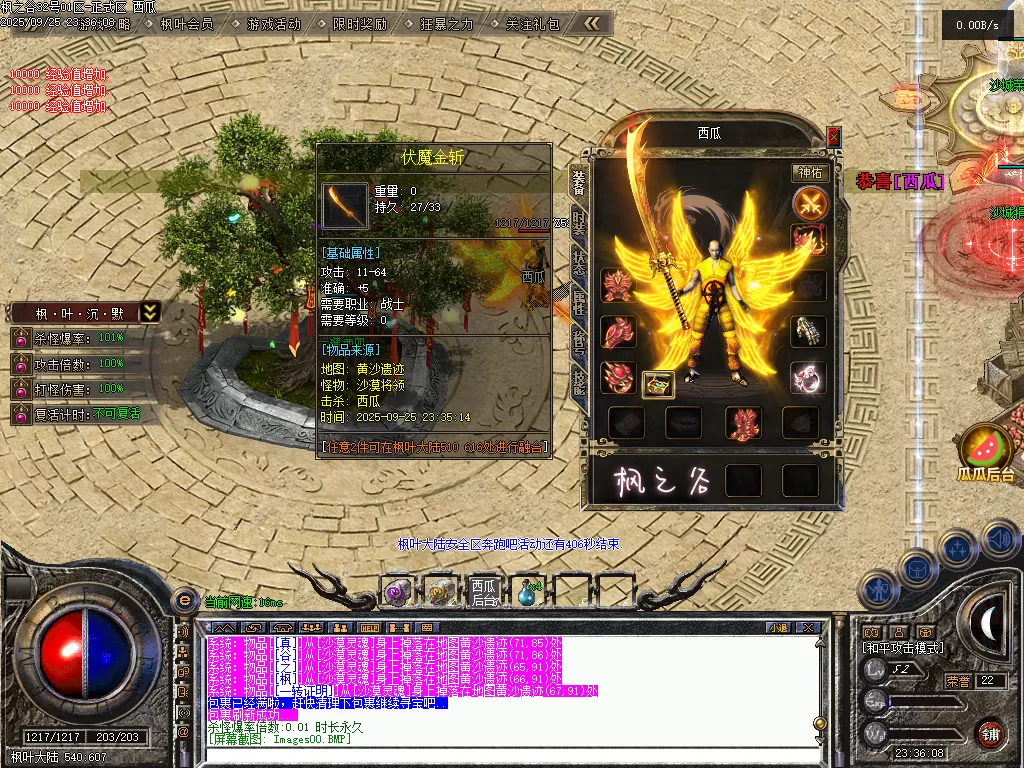Viewport: 1024px width, 768px height.
Task: Open the 关注礼包 menu
Action: click(533, 24)
